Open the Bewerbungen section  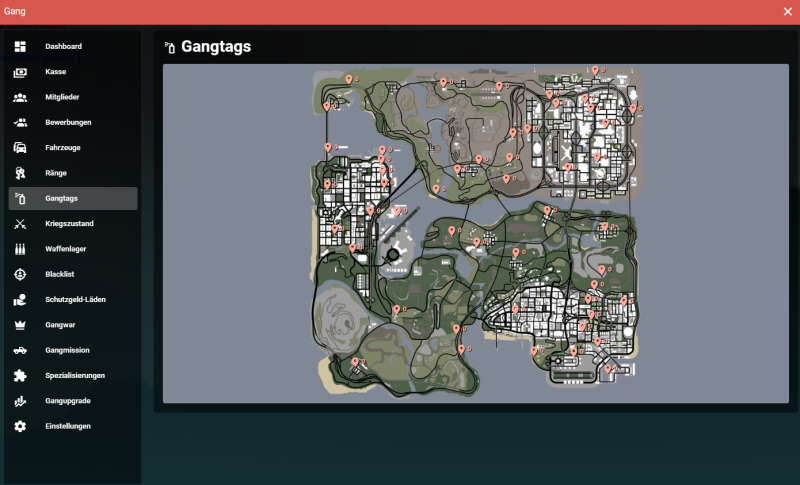(68, 122)
